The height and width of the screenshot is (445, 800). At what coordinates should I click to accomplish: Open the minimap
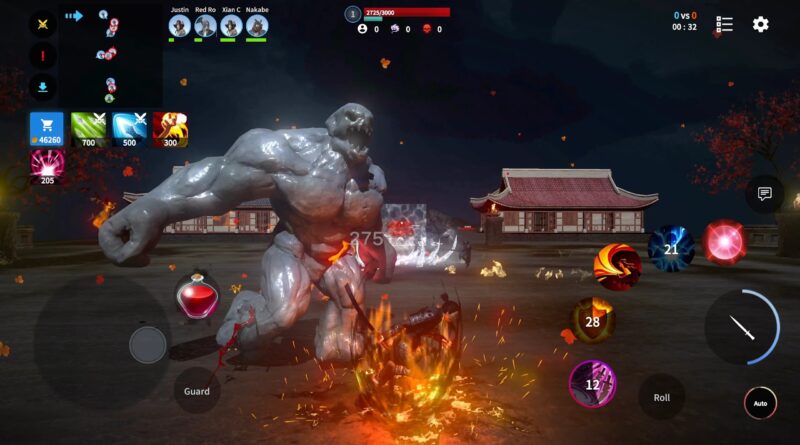[110, 55]
